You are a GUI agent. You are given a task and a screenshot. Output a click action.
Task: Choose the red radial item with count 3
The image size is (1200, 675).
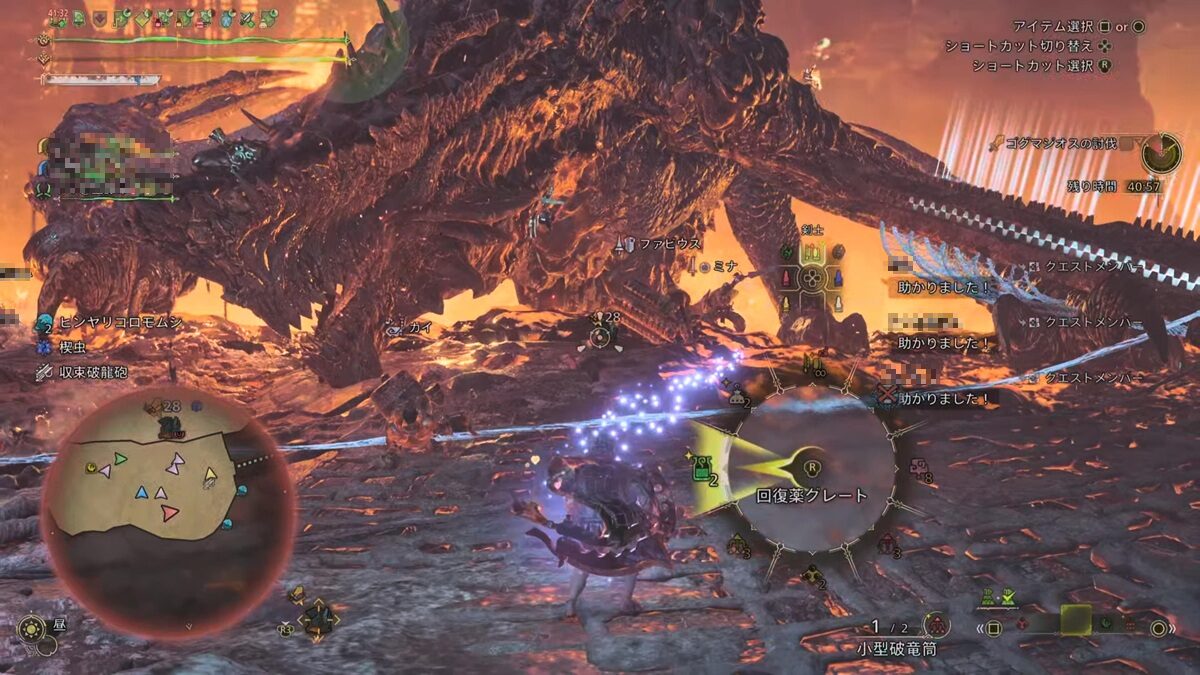[887, 543]
